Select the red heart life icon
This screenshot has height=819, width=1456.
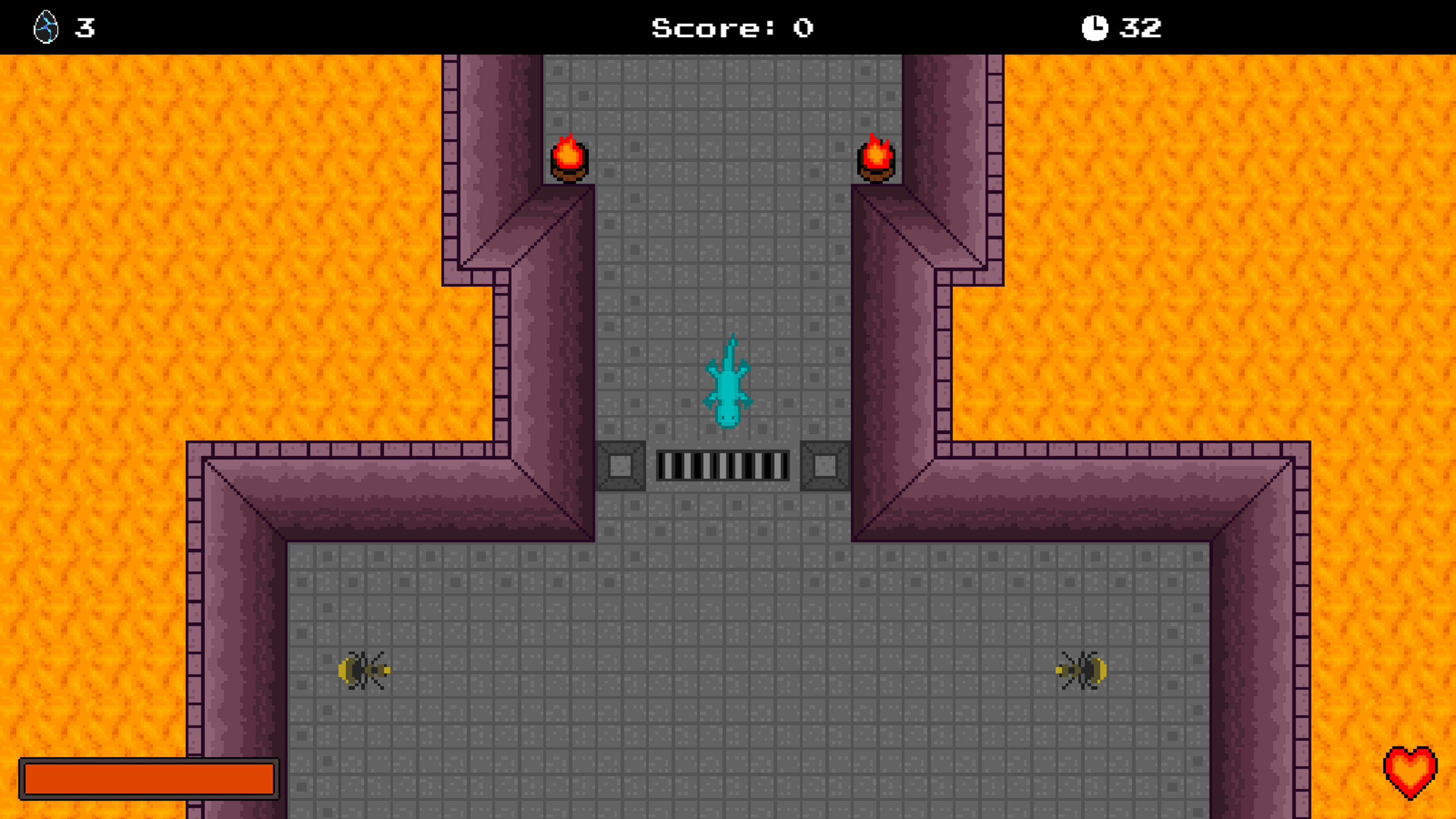[1410, 772]
